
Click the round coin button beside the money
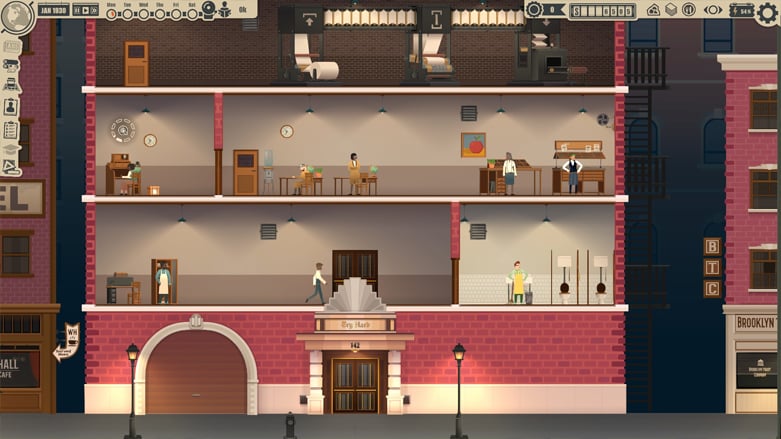point(534,9)
